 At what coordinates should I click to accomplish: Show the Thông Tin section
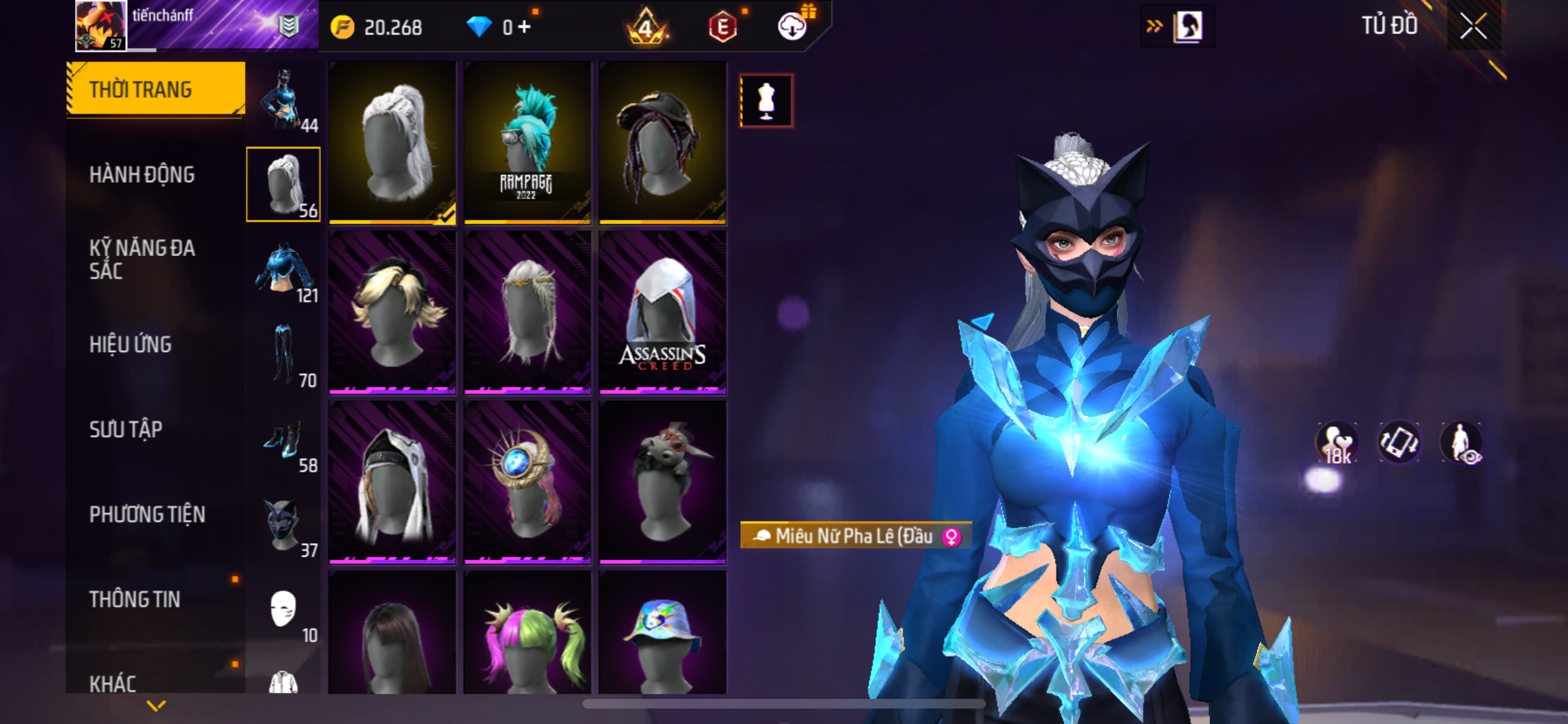[135, 599]
